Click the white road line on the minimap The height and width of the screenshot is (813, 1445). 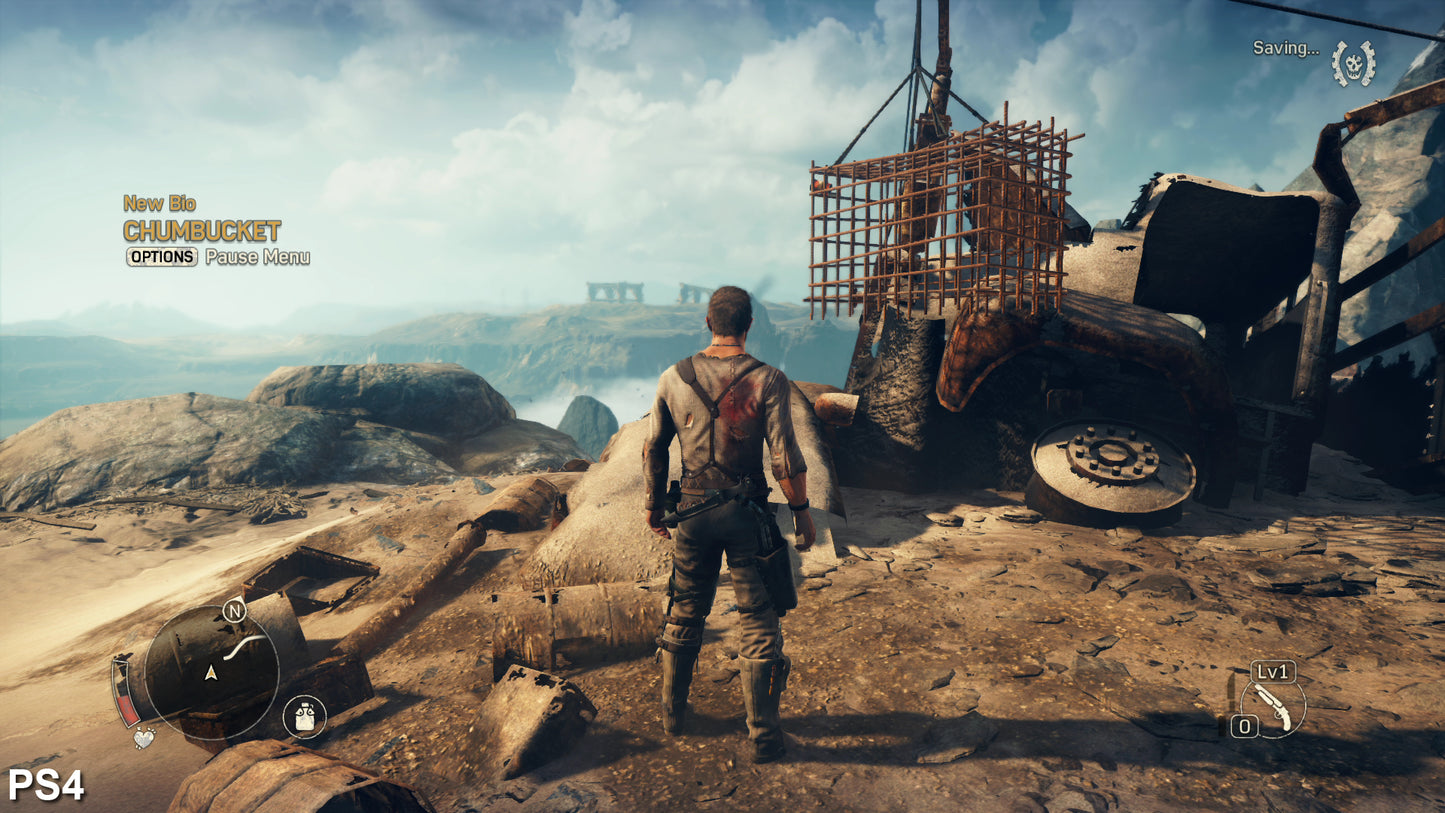tap(243, 645)
